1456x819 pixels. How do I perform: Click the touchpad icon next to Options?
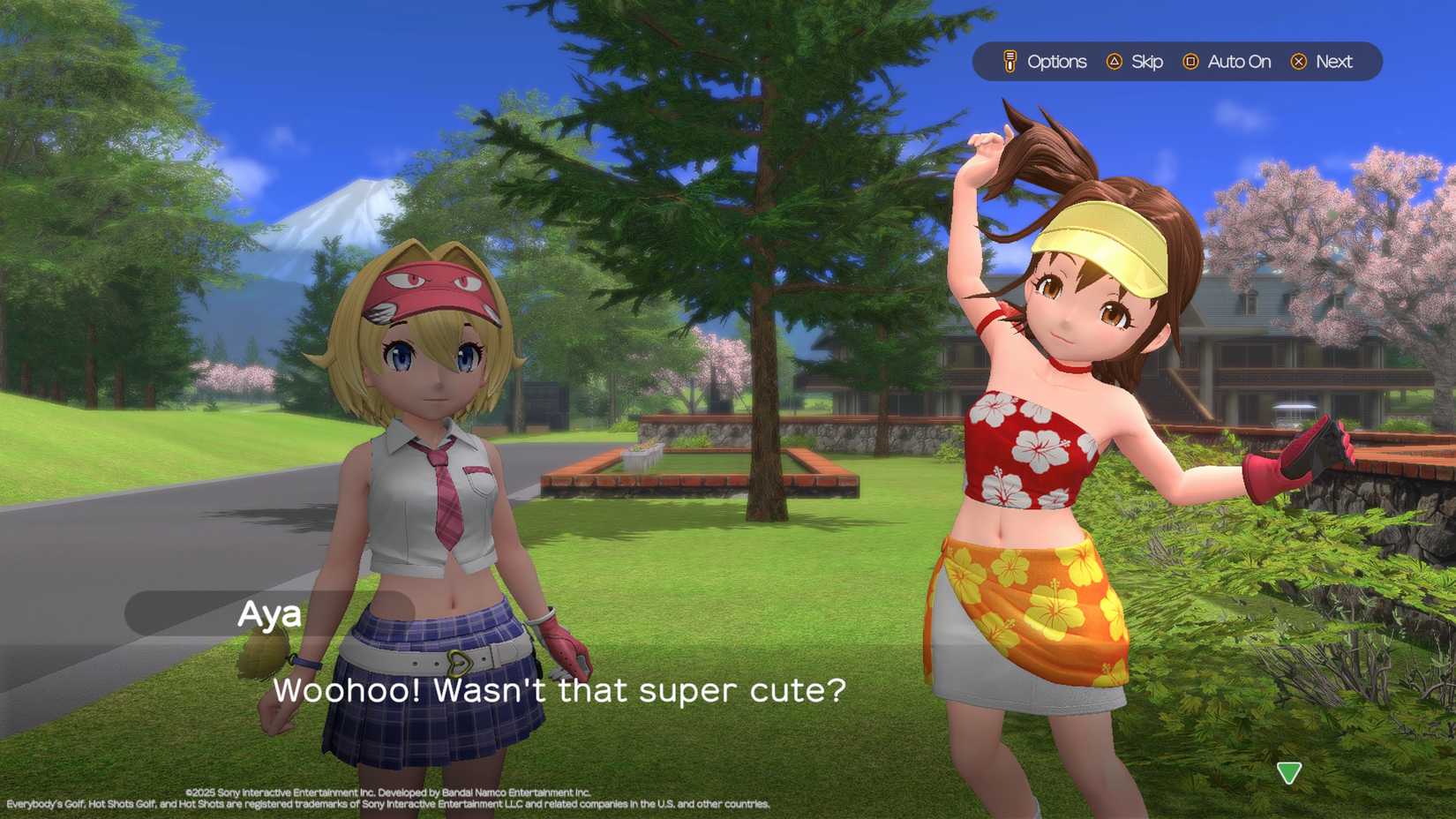[1009, 62]
